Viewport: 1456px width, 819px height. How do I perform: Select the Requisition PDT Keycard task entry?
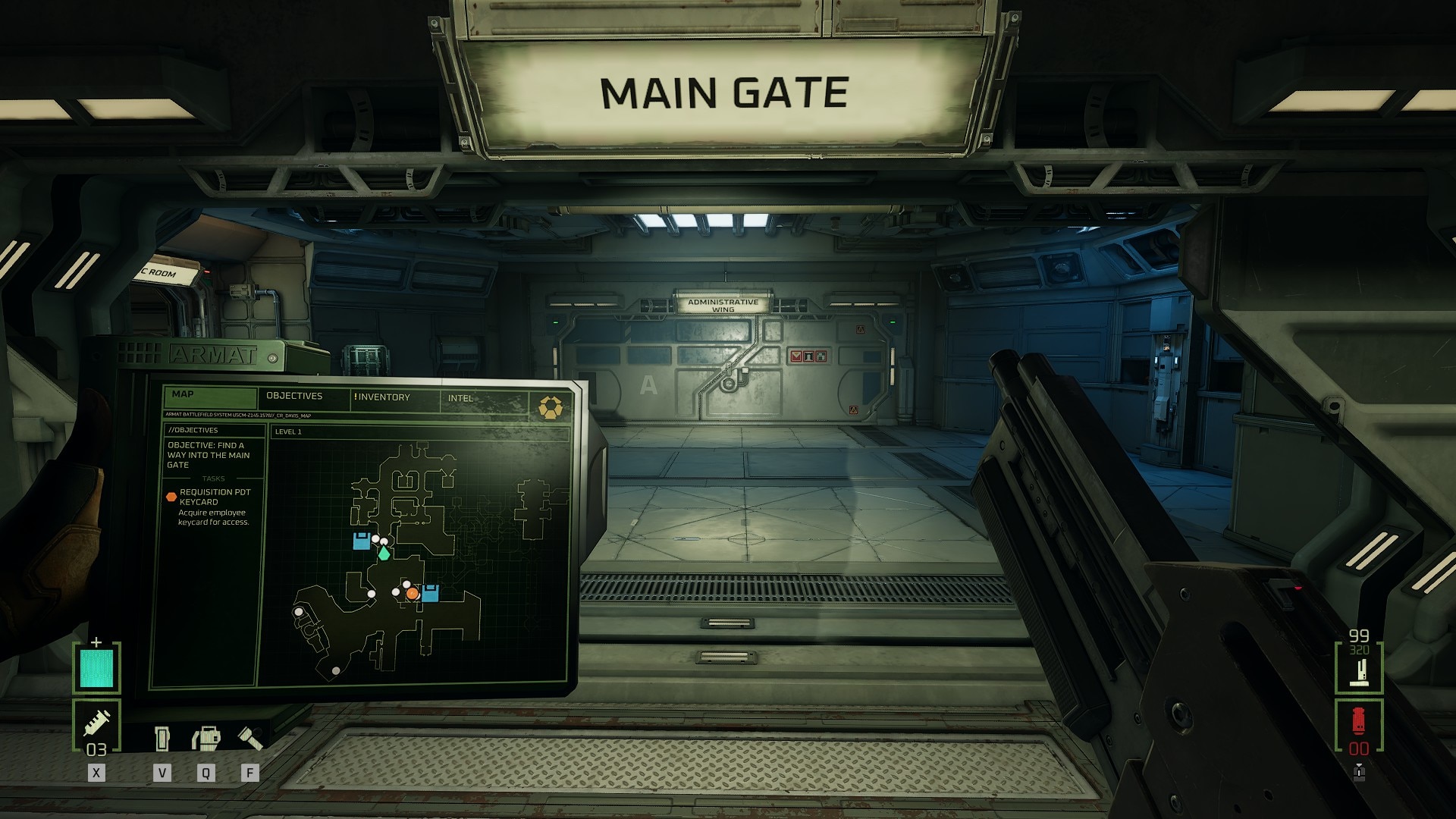[x=215, y=497]
